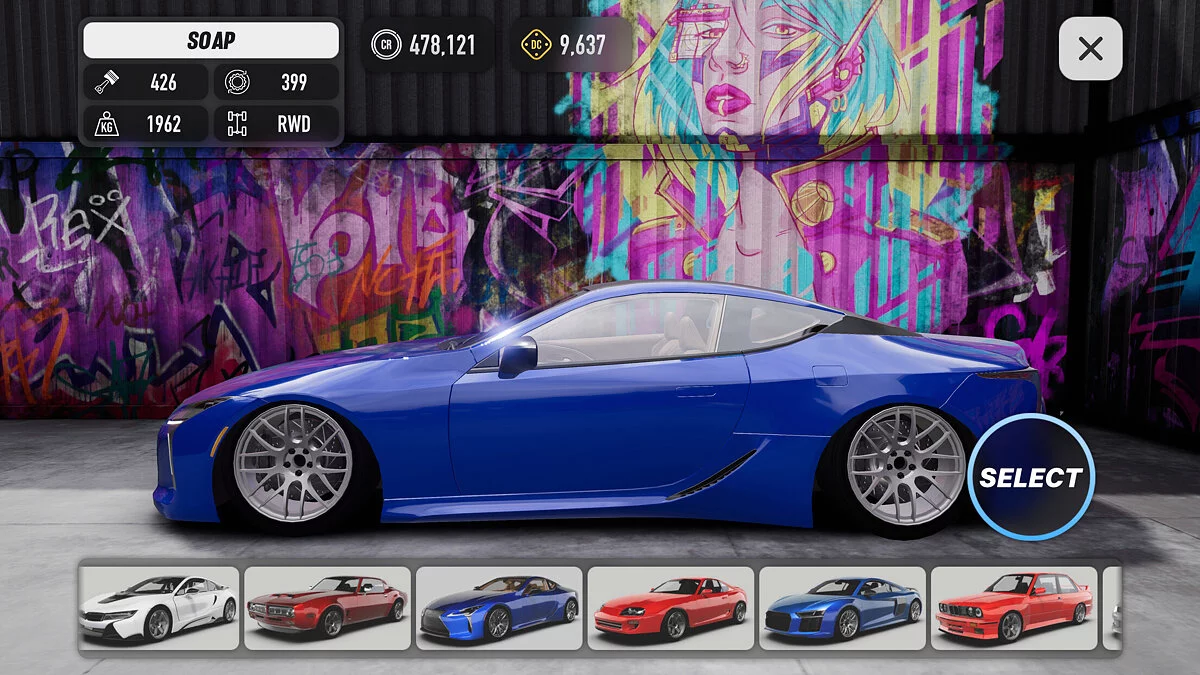Viewport: 1200px width, 675px height.
Task: Select the blue Lexus coupe thumbnail
Action: pyautogui.click(x=499, y=608)
